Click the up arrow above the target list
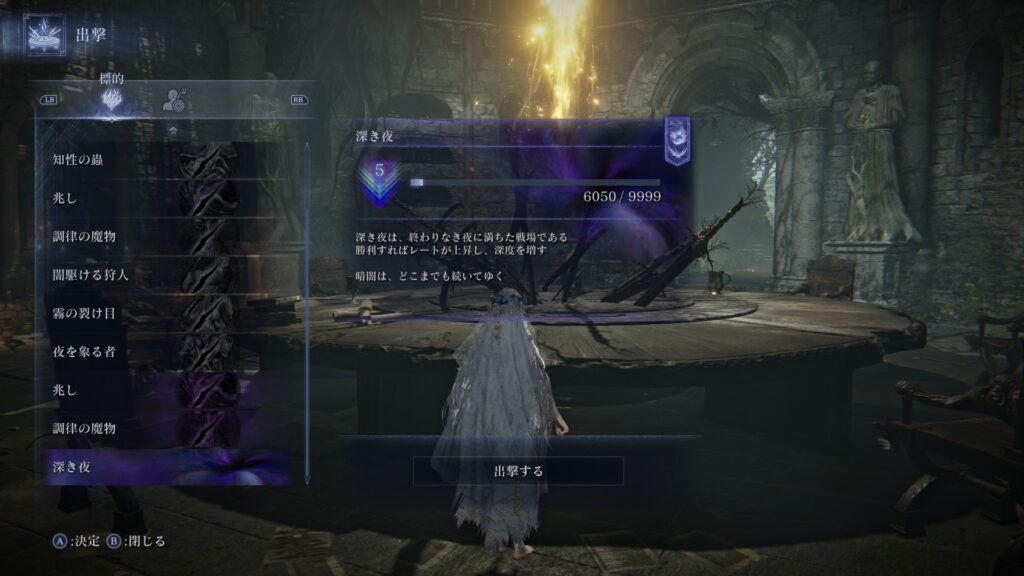Viewport: 1024px width, 576px height. [174, 130]
